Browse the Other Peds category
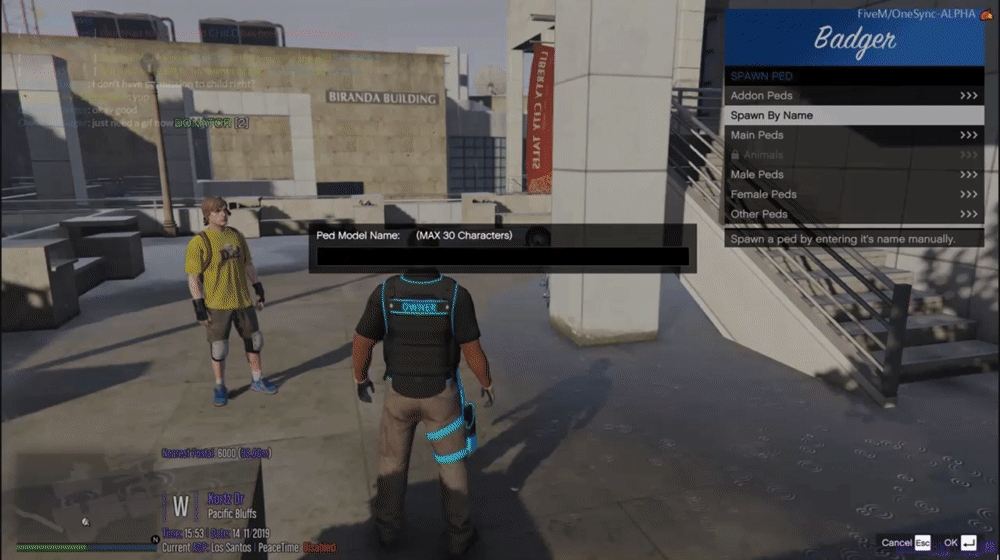Screen dimensions: 1000x560 point(853,214)
